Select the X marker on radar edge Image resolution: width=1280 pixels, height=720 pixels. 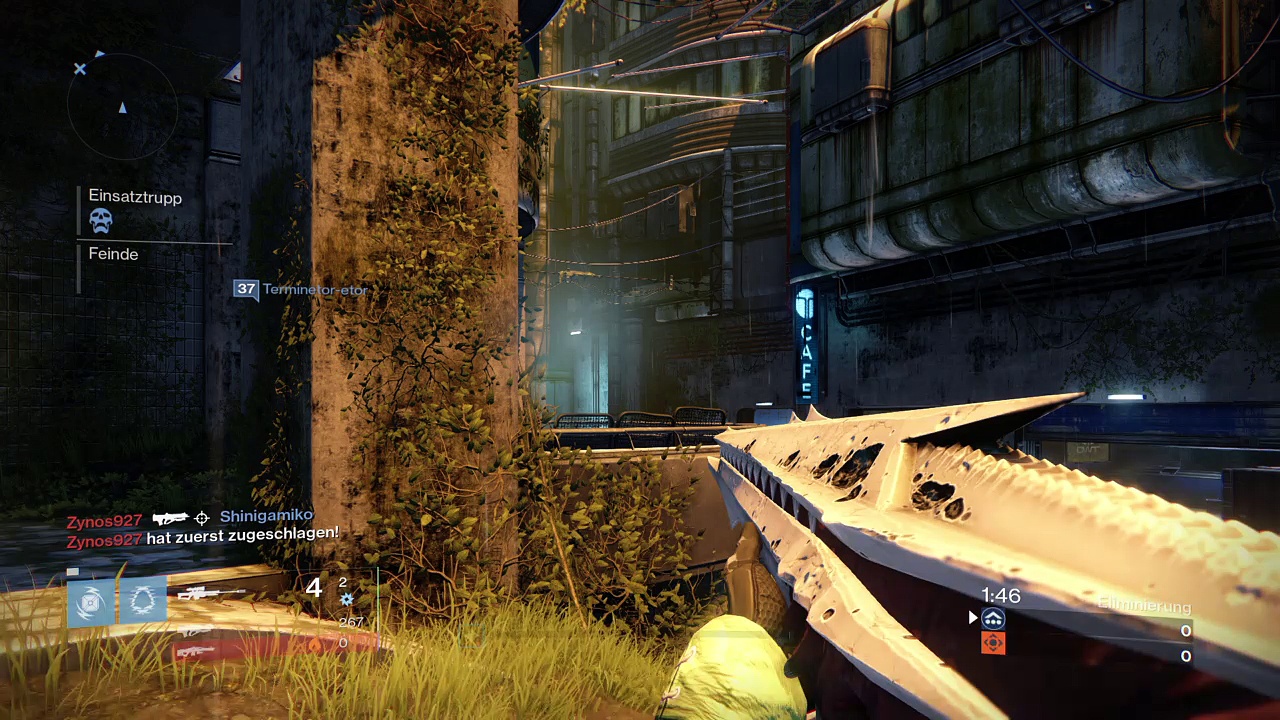click(x=80, y=69)
